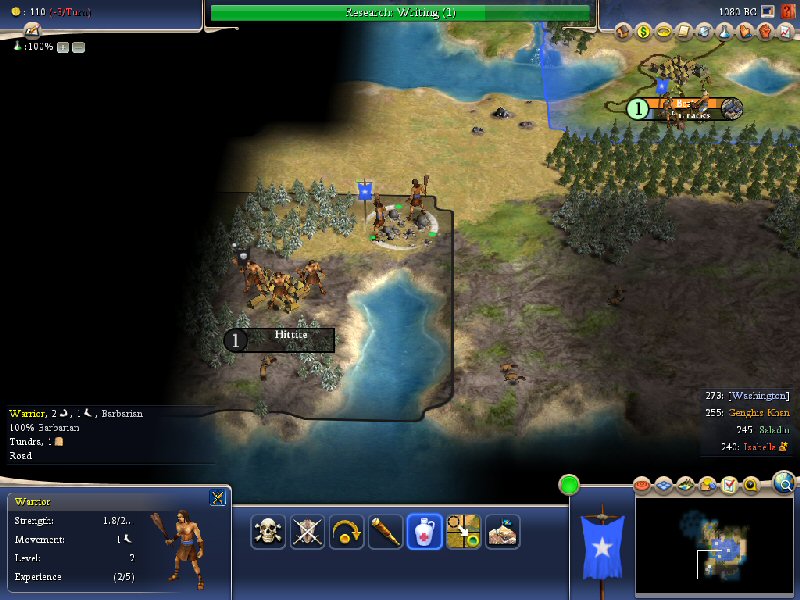Activate the terrain Explore action icon
800x600 pixels.
(x=503, y=531)
